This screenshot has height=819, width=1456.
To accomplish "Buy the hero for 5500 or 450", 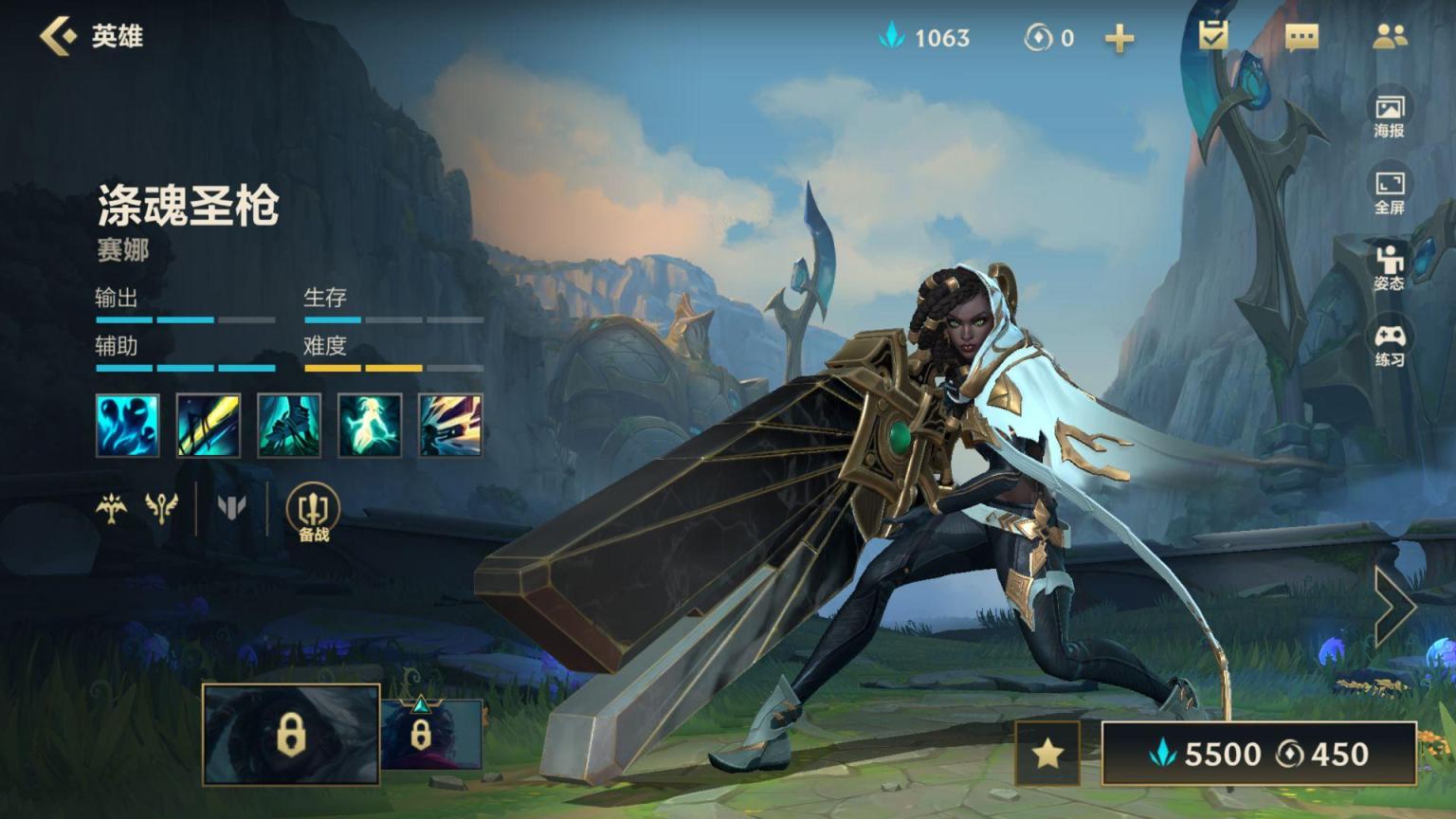I will click(1259, 754).
